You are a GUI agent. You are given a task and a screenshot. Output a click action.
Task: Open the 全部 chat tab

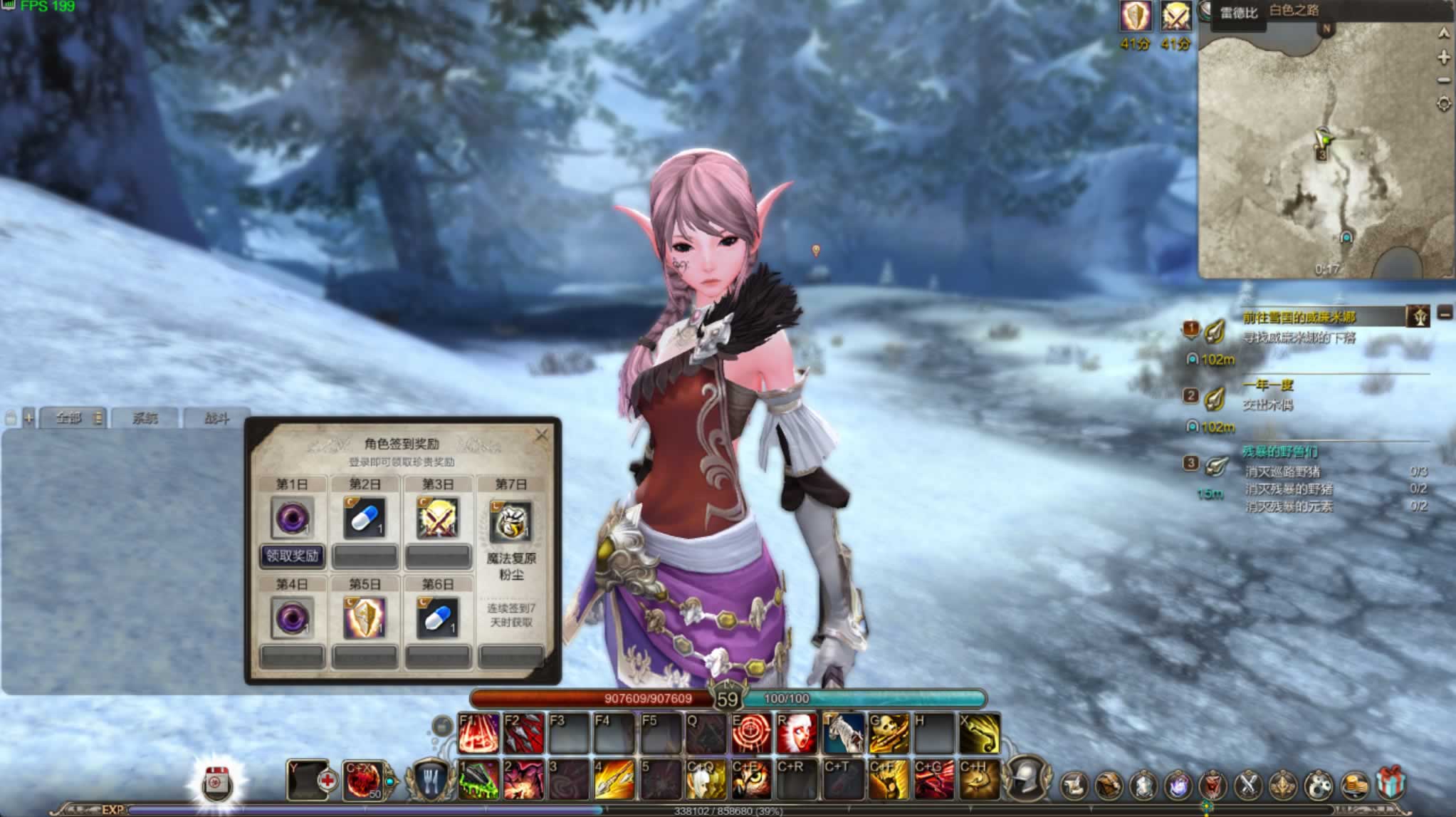(x=69, y=418)
